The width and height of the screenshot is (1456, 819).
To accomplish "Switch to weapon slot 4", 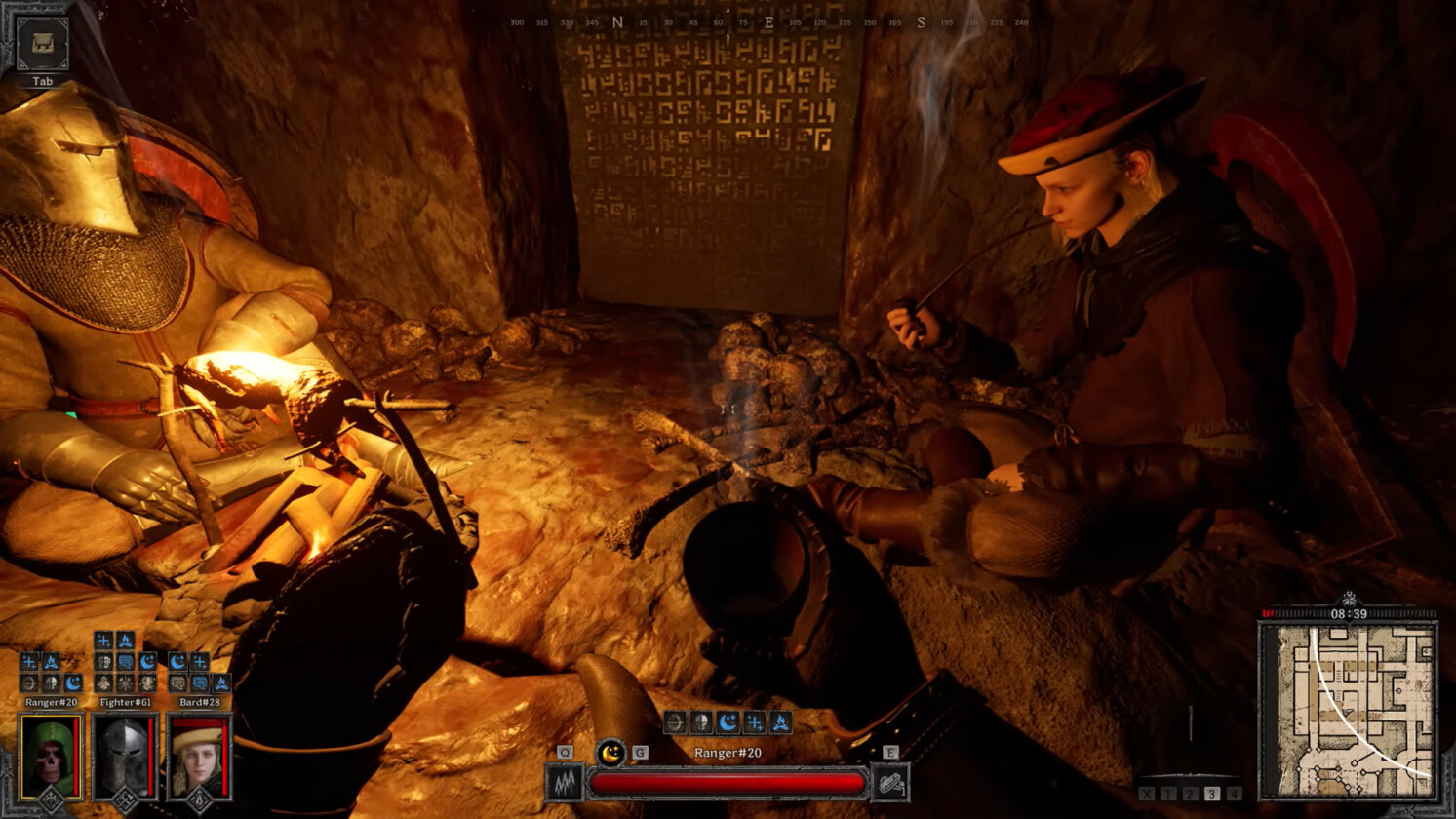I will coord(1233,793).
